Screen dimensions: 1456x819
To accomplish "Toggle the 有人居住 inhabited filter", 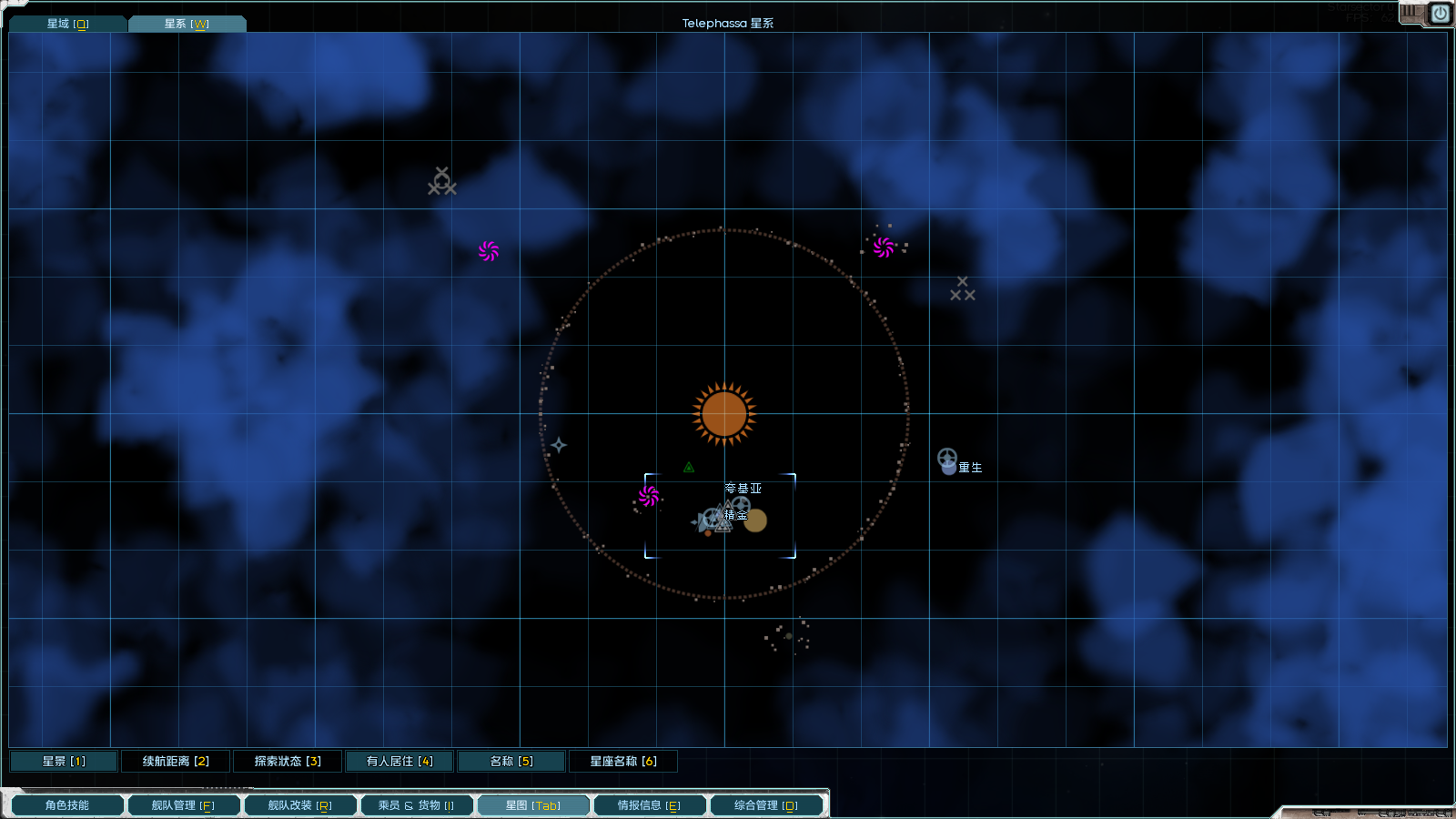I will coord(399,761).
